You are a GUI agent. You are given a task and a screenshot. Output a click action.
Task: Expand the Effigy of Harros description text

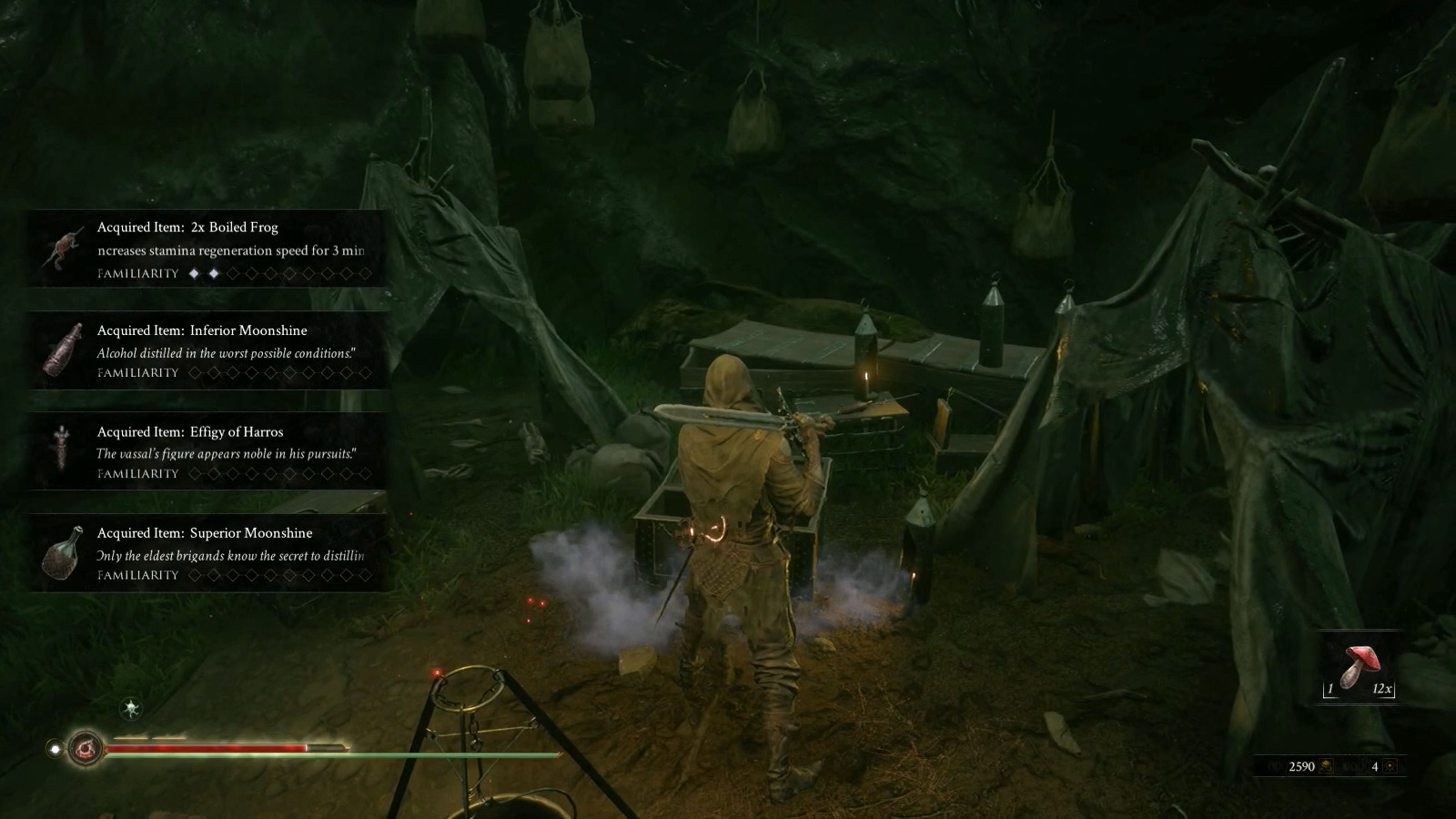tap(226, 451)
